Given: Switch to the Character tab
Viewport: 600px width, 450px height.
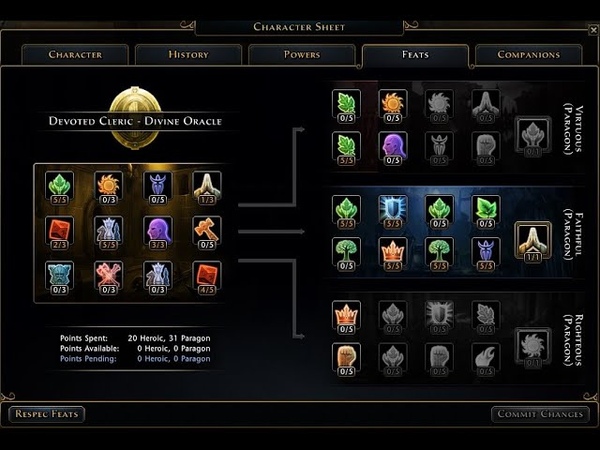Looking at the screenshot, I should (x=75, y=54).
